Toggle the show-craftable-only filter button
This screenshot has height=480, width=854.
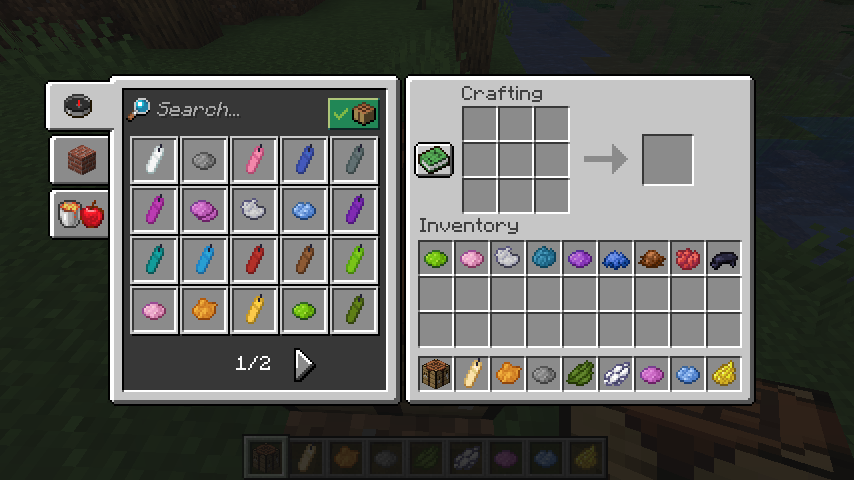coord(353,113)
